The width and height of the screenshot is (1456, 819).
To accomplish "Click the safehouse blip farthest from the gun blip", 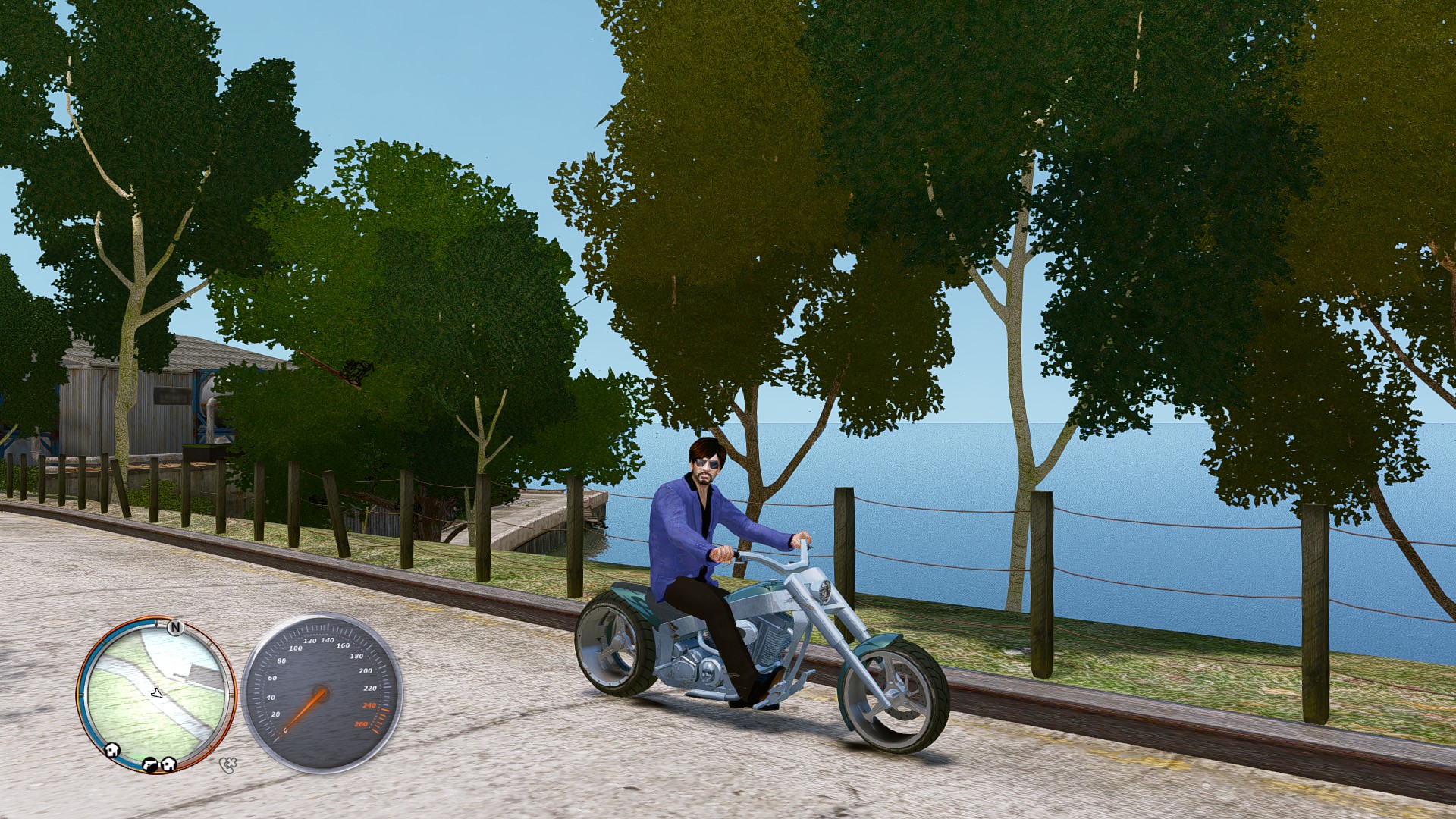I will coord(113,749).
